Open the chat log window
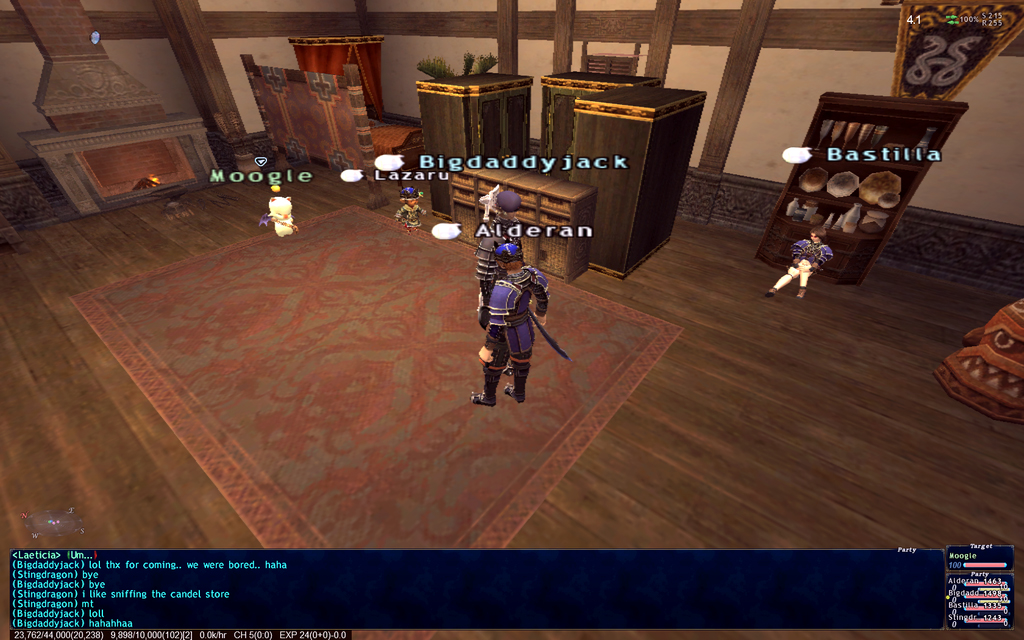The width and height of the screenshot is (1024, 640). 476,588
